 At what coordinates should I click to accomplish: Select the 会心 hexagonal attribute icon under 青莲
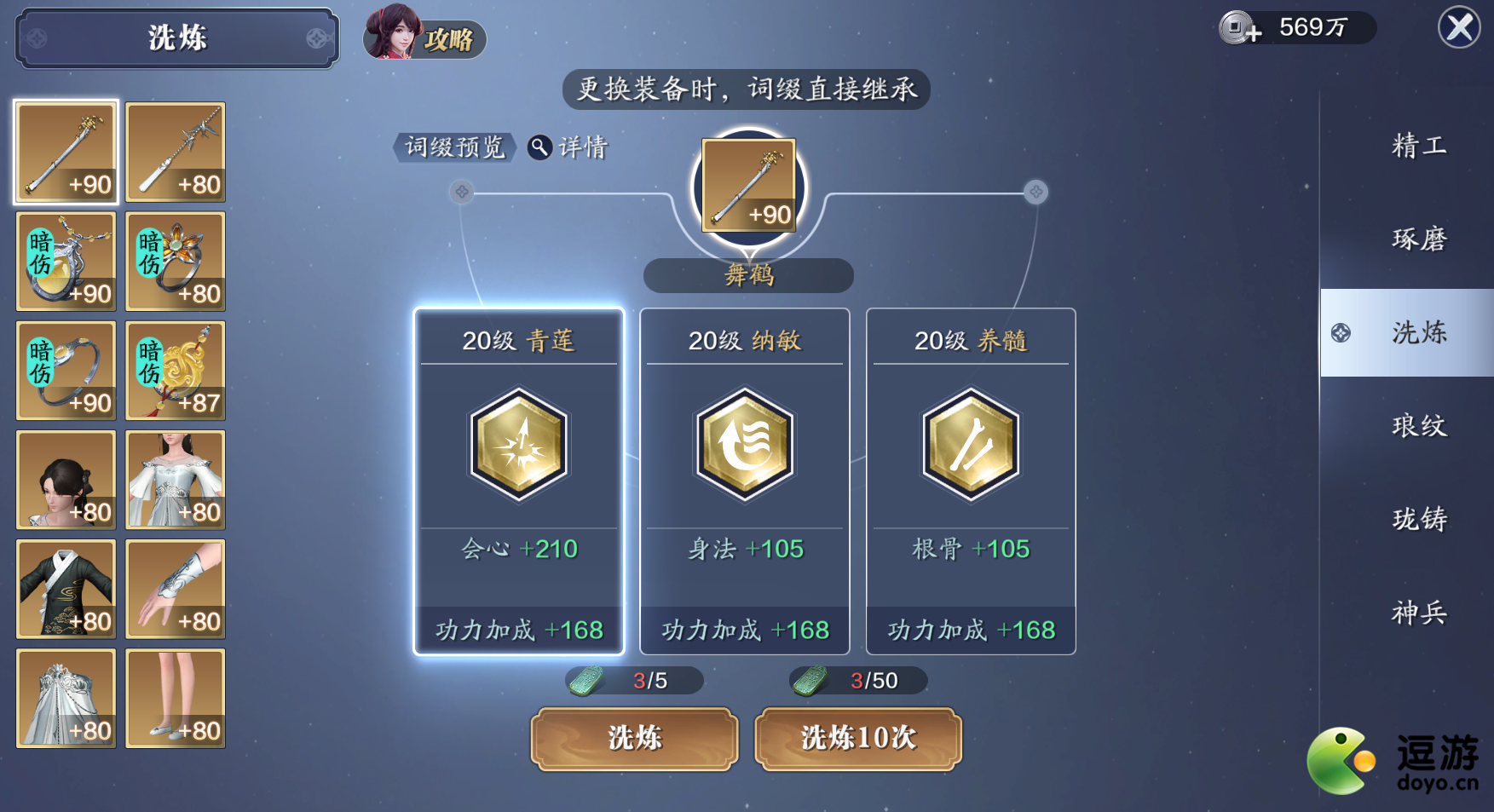518,444
